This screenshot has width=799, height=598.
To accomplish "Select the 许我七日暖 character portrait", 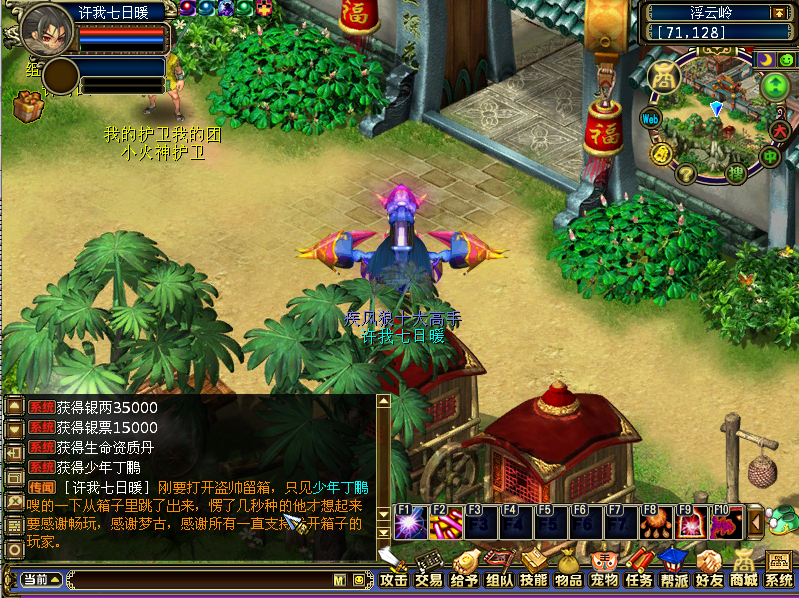I will [45, 30].
